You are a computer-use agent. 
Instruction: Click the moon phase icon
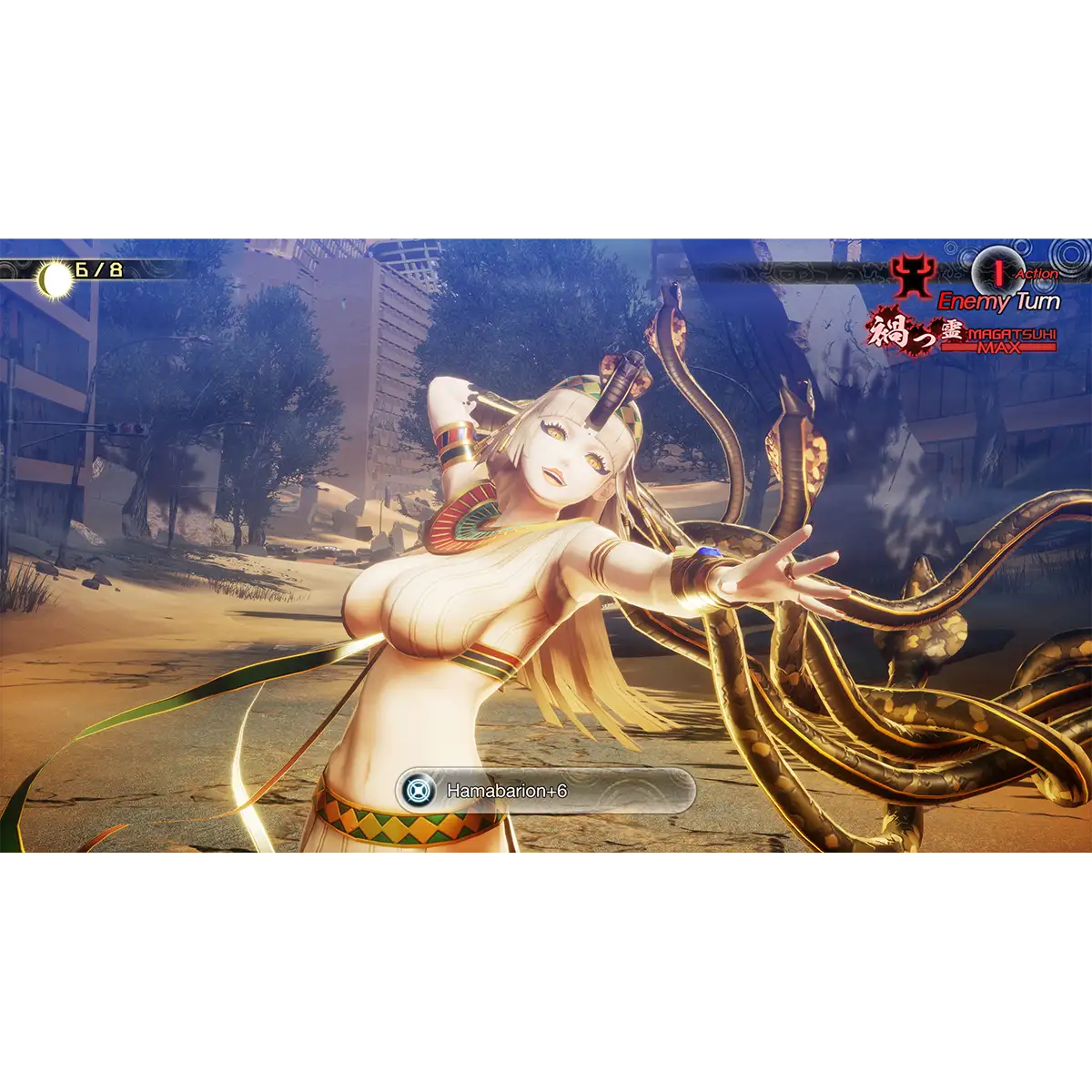55,279
